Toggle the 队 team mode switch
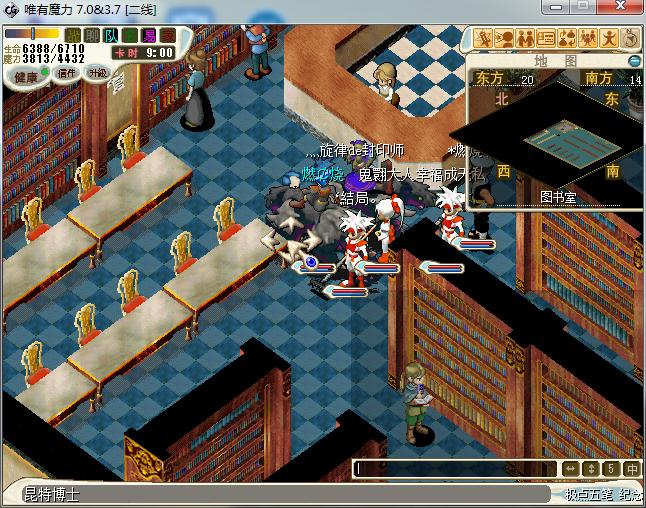The width and height of the screenshot is (646, 508). point(111,35)
